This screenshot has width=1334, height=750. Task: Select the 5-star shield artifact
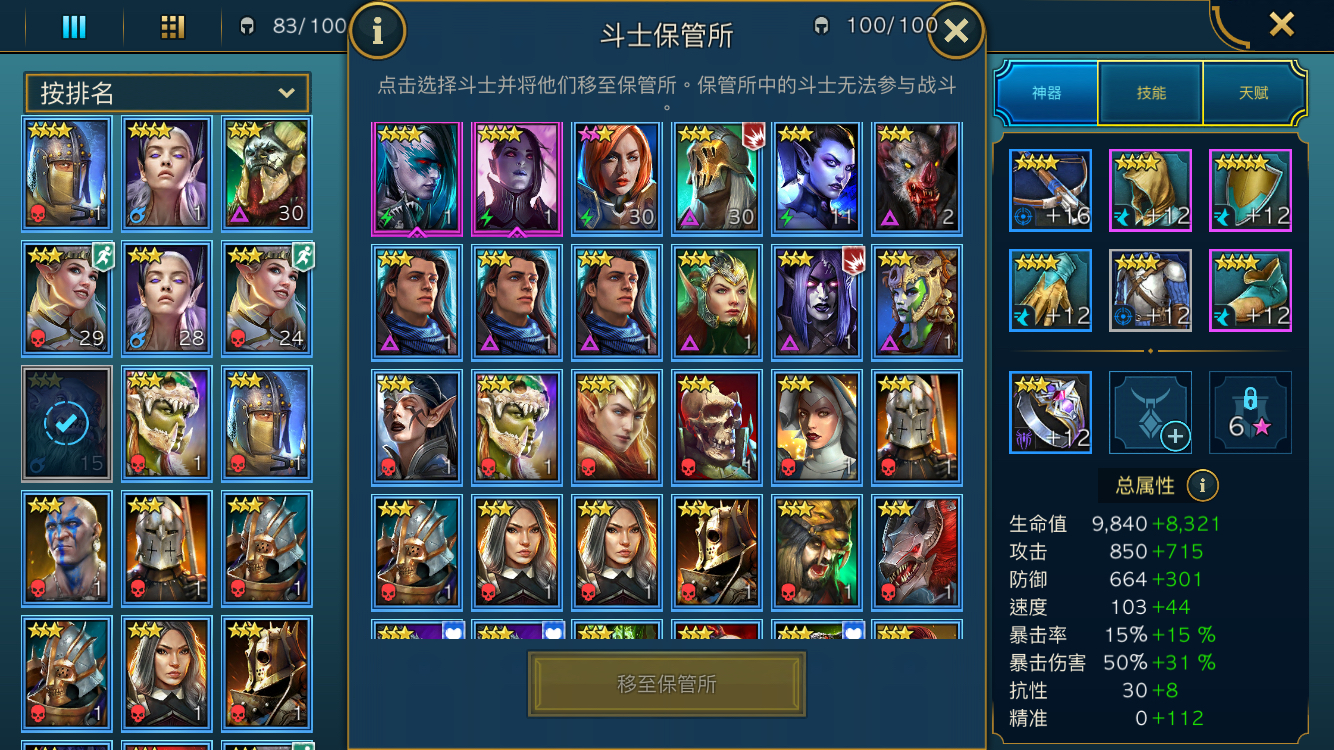(x=1250, y=190)
